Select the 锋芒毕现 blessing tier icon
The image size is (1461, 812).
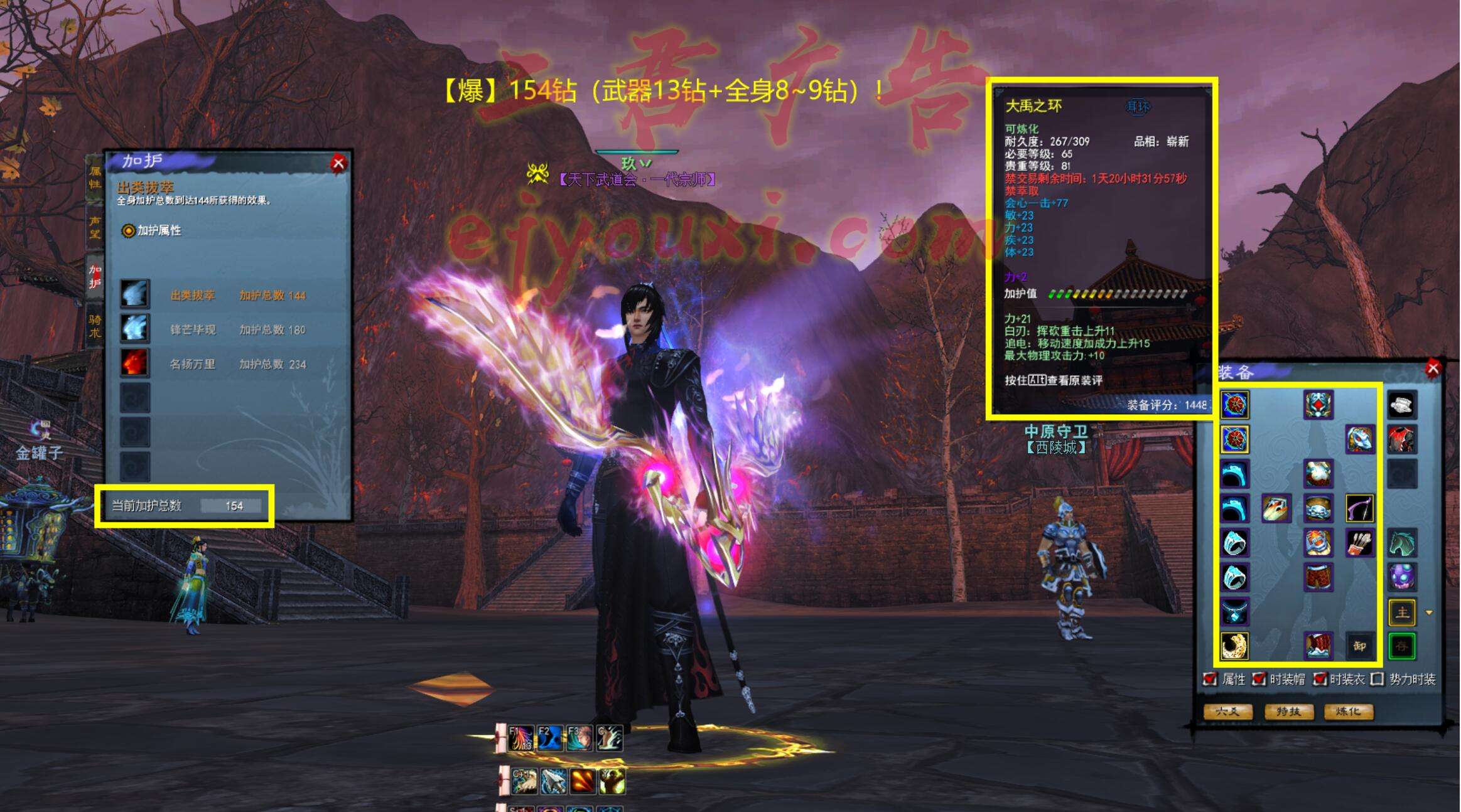(135, 329)
